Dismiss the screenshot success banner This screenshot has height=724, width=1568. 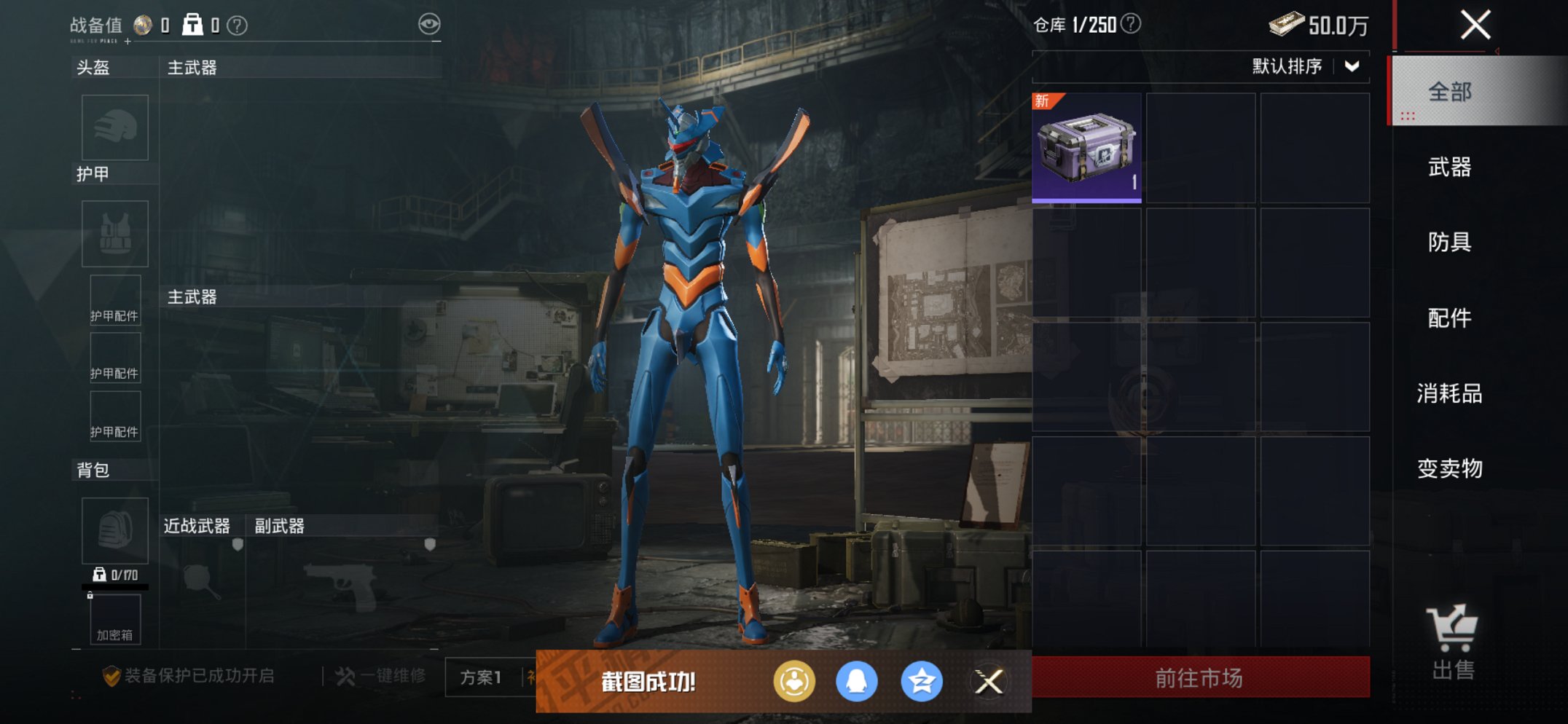coord(989,682)
